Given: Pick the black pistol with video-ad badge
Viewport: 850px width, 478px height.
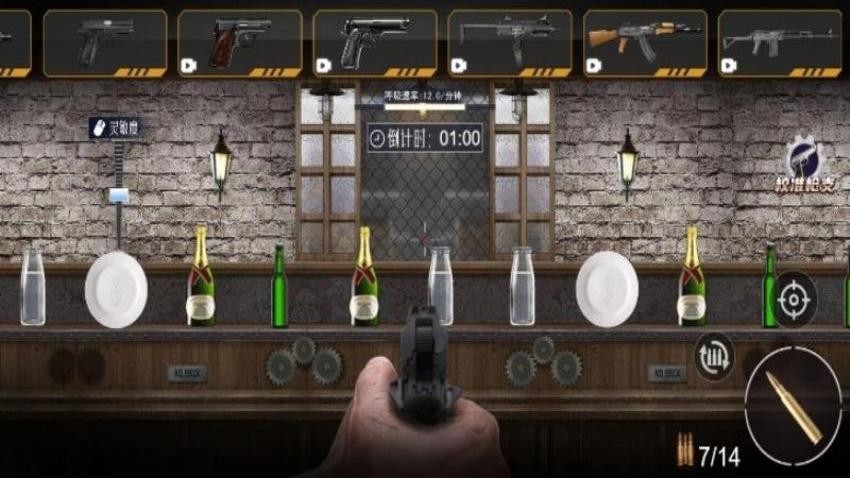Looking at the screenshot, I should (x=375, y=42).
